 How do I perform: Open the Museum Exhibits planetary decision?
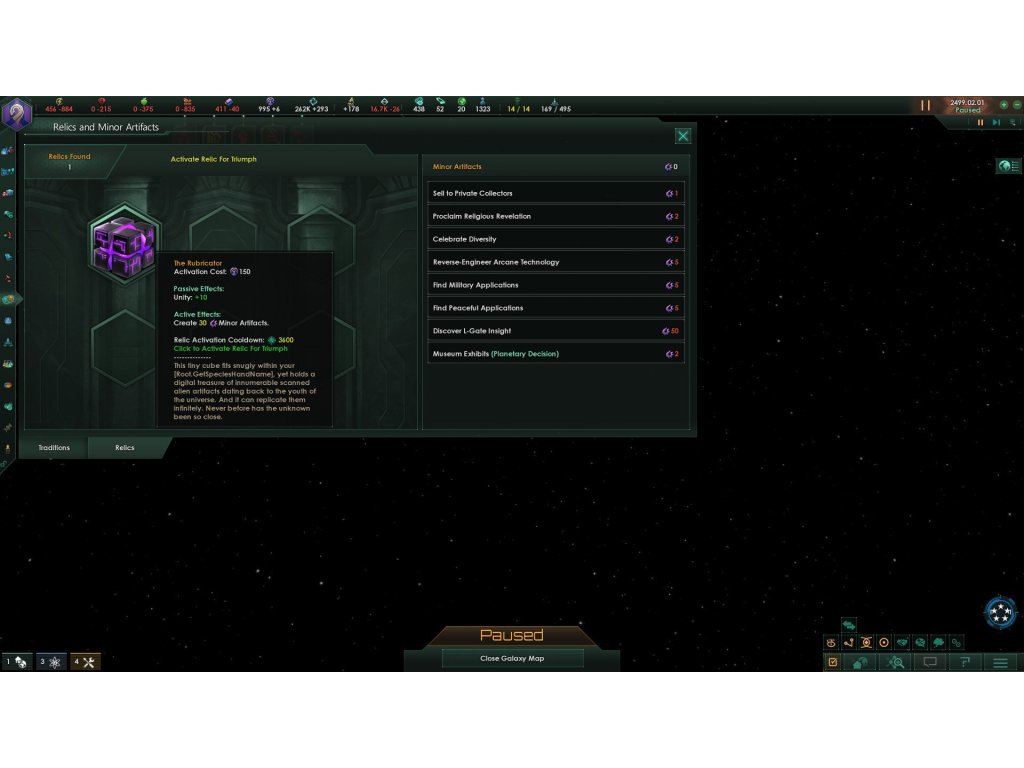(556, 354)
